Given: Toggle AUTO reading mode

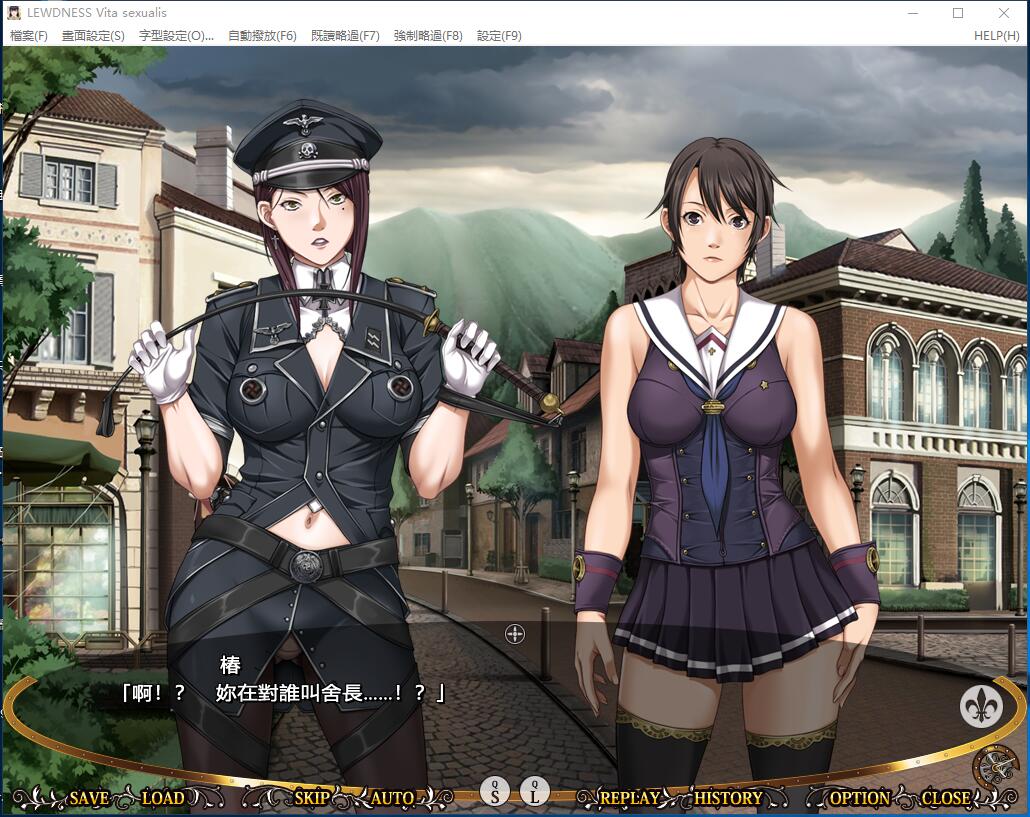Looking at the screenshot, I should 392,798.
